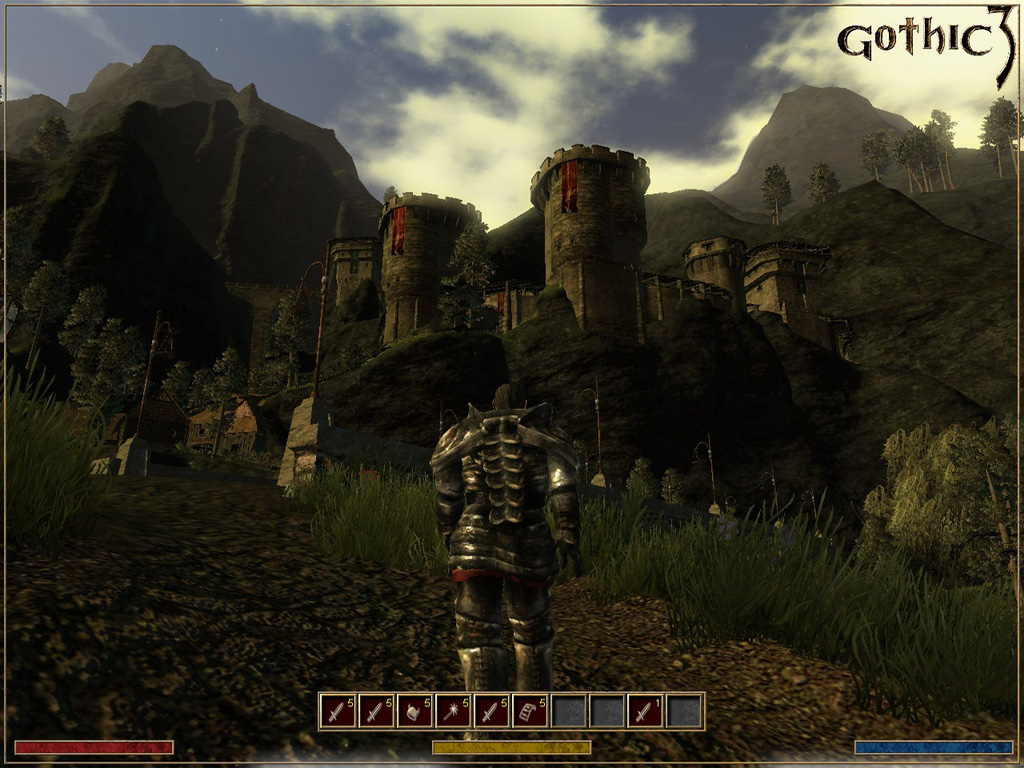Use the scroll item in the hotbar
1024x768 pixels.
click(x=530, y=711)
